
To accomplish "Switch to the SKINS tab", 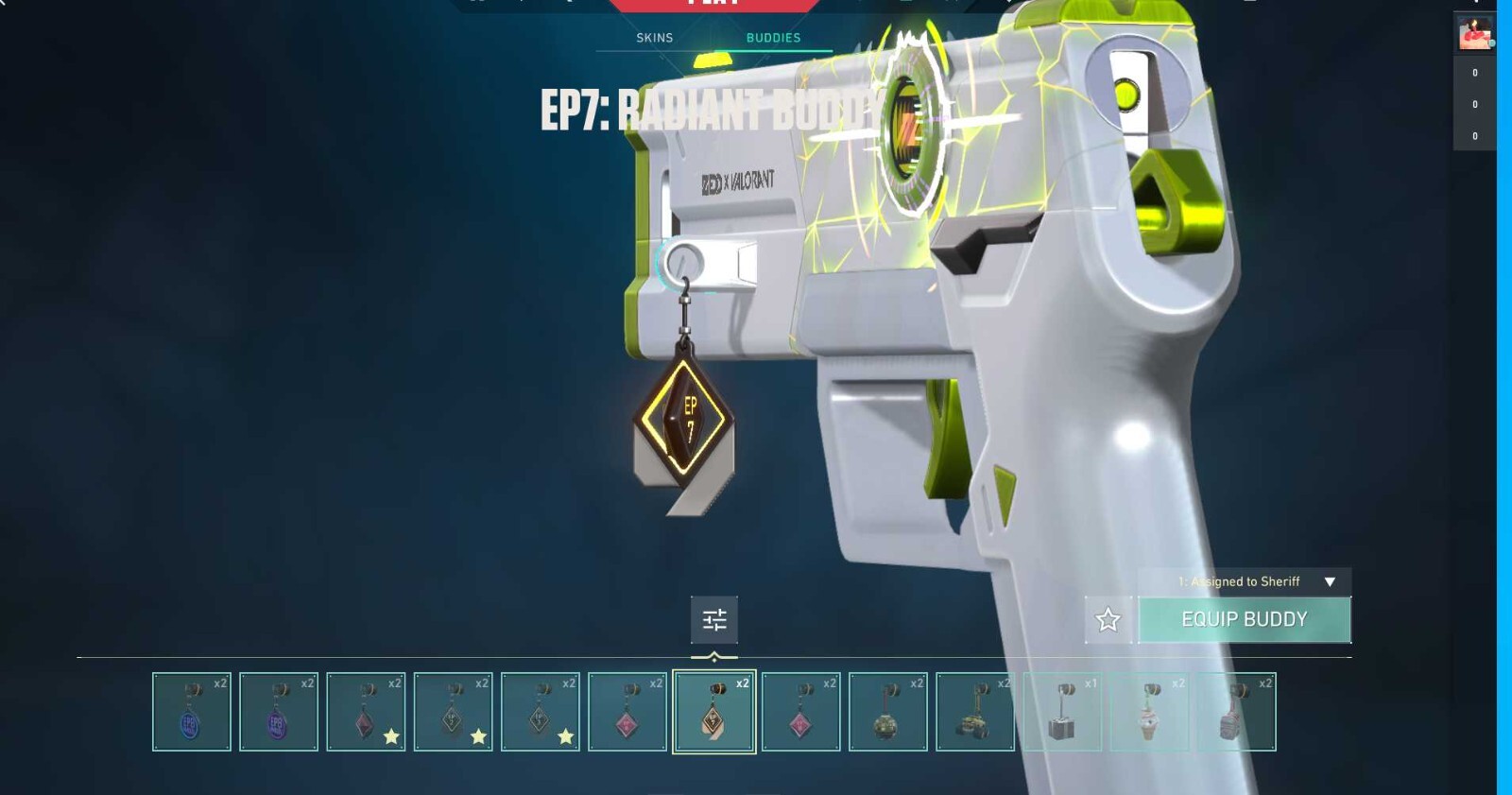I will (x=655, y=38).
